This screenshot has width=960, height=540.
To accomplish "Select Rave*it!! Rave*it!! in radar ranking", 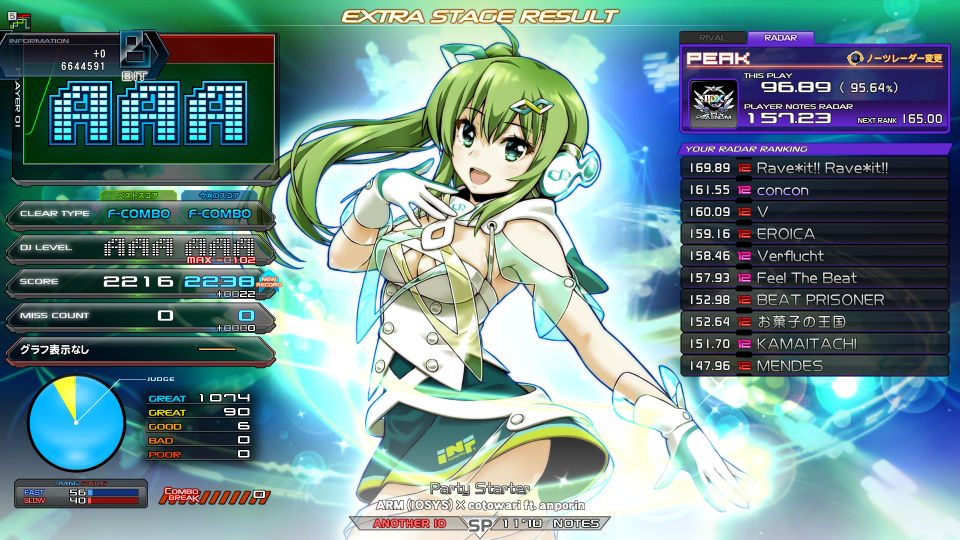I will [814, 167].
